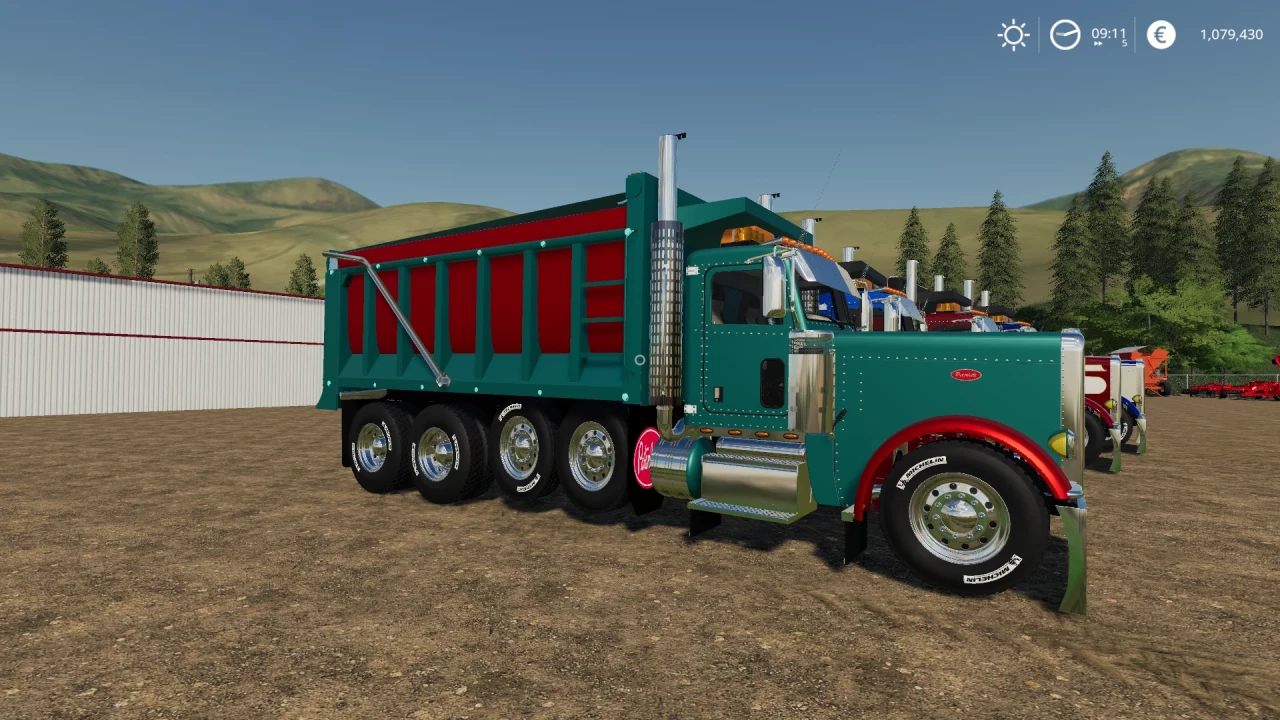This screenshot has width=1280, height=720.
Task: Click the tall chrome exhaust stack
Action: pos(665,250)
